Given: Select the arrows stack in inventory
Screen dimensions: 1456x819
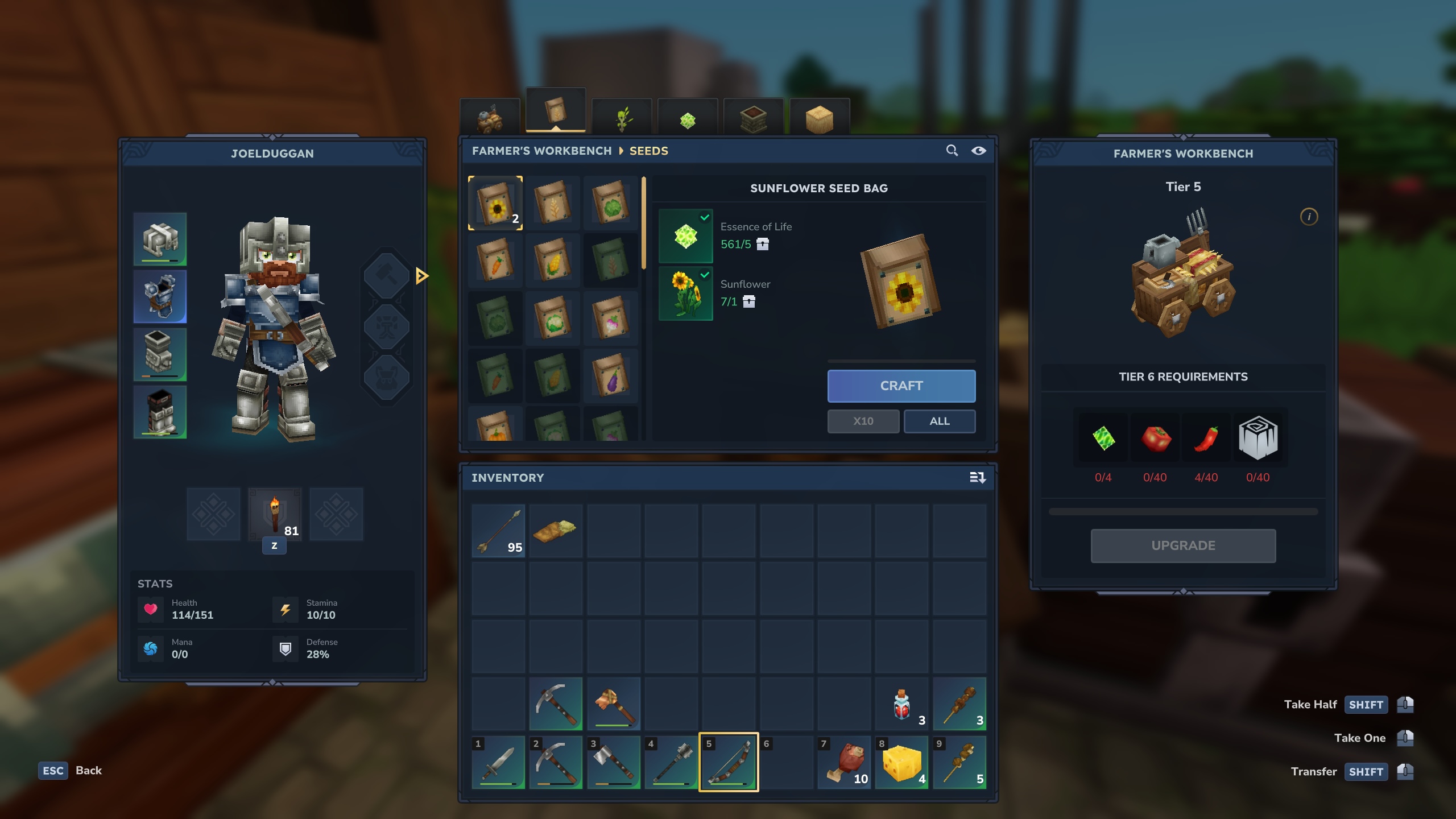Looking at the screenshot, I should pos(498,531).
